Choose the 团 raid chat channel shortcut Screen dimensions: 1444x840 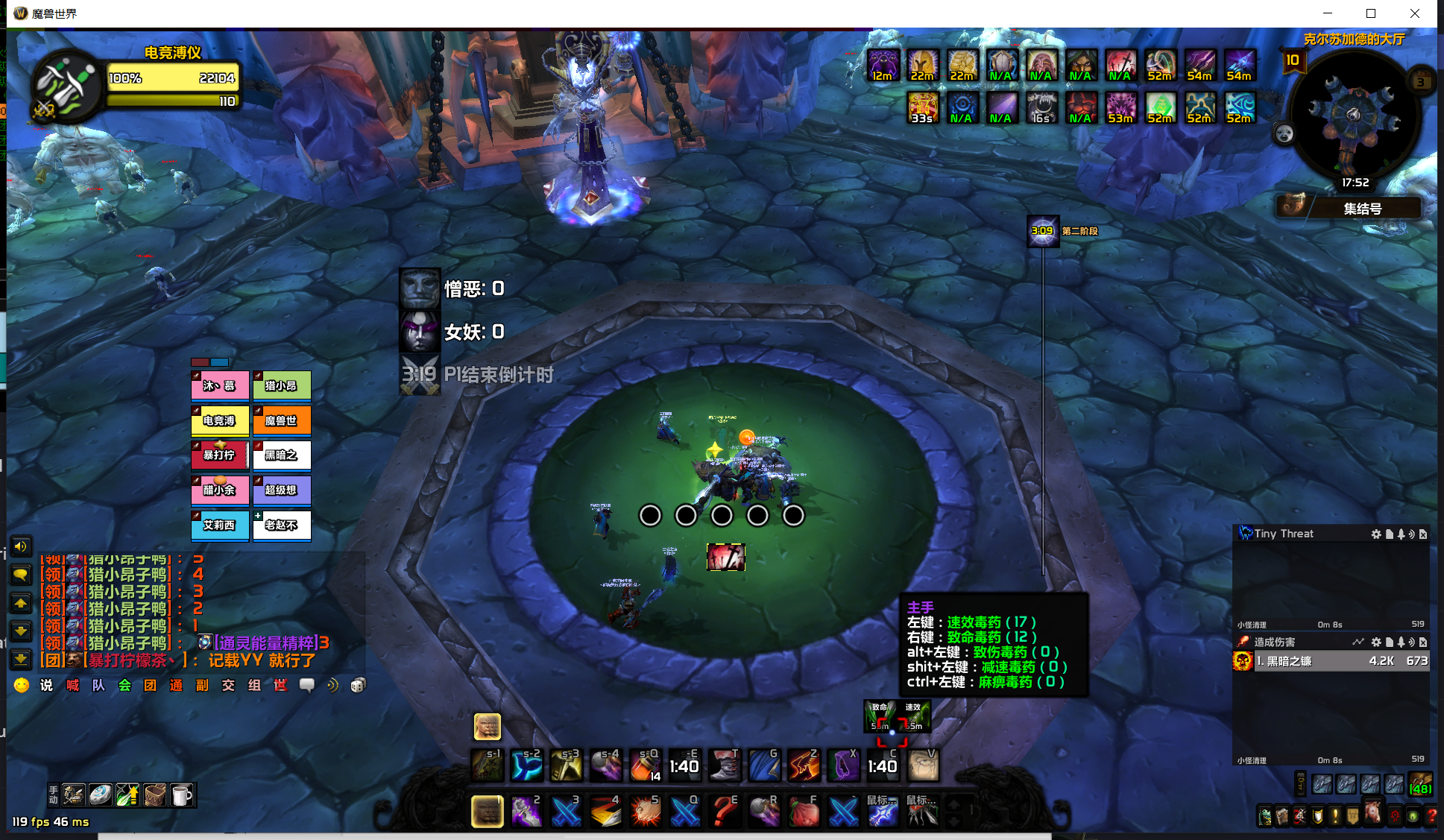(150, 685)
